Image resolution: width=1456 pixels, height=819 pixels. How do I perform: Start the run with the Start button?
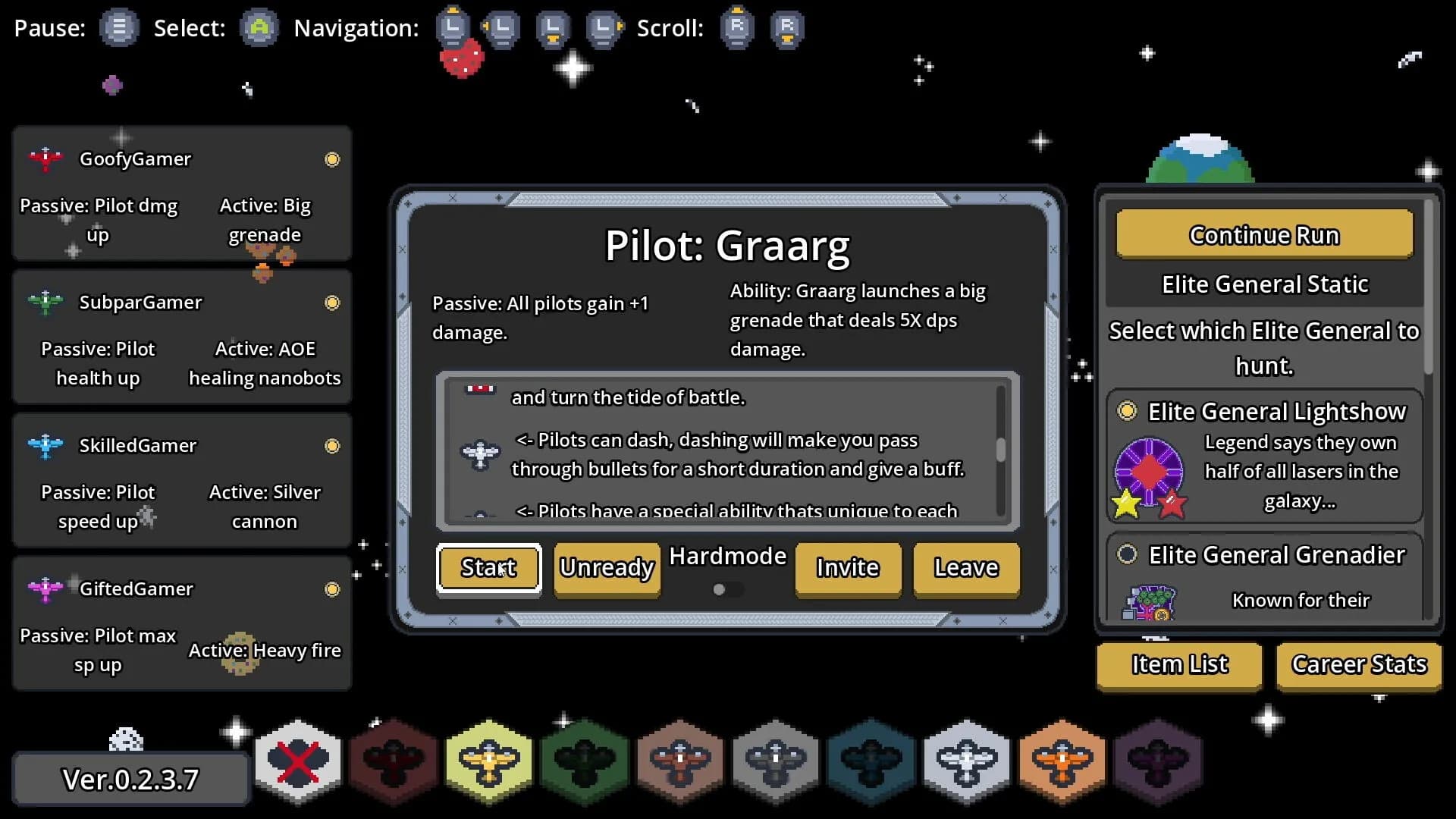coord(488,568)
